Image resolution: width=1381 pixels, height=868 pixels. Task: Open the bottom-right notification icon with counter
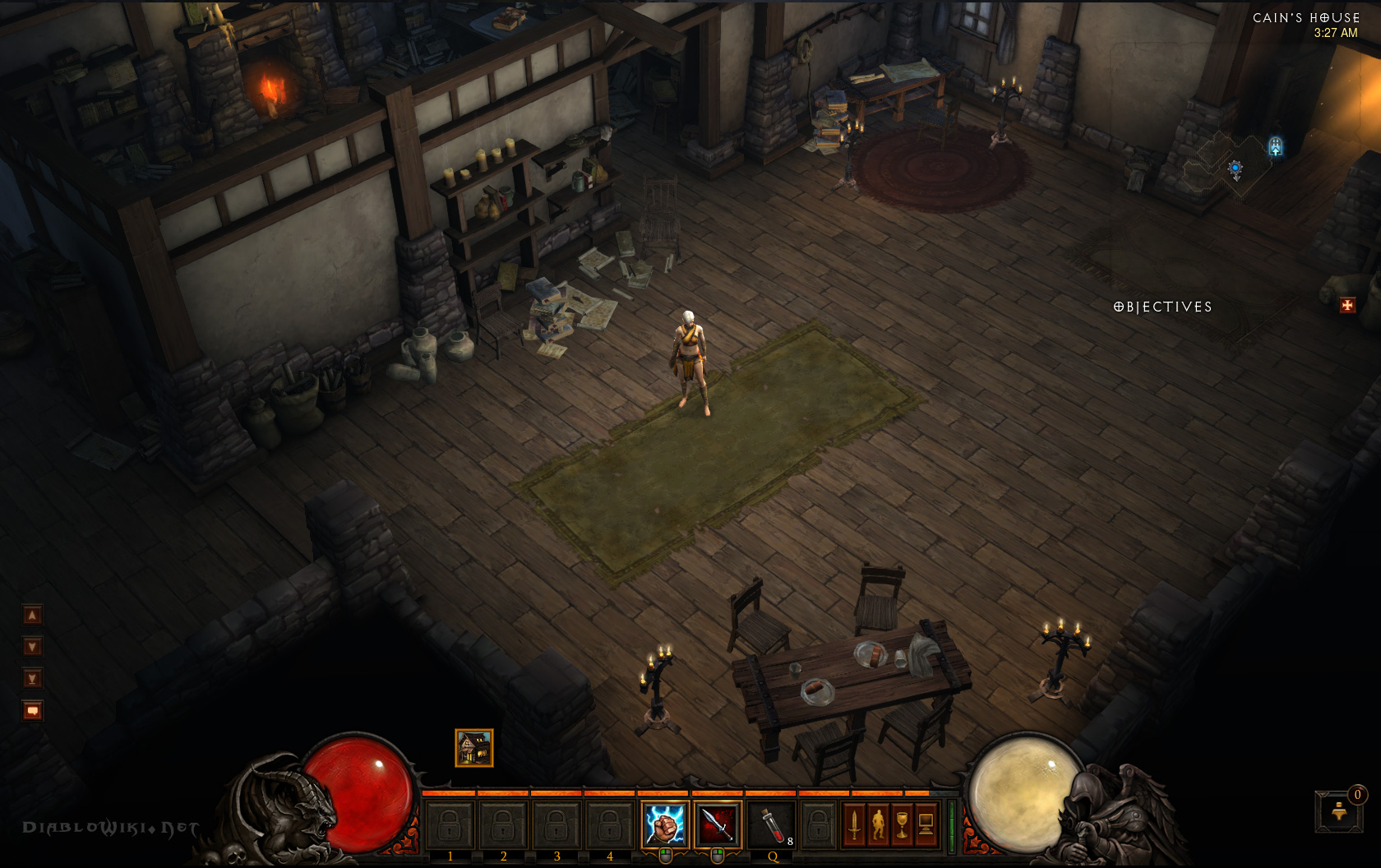[x=1339, y=811]
